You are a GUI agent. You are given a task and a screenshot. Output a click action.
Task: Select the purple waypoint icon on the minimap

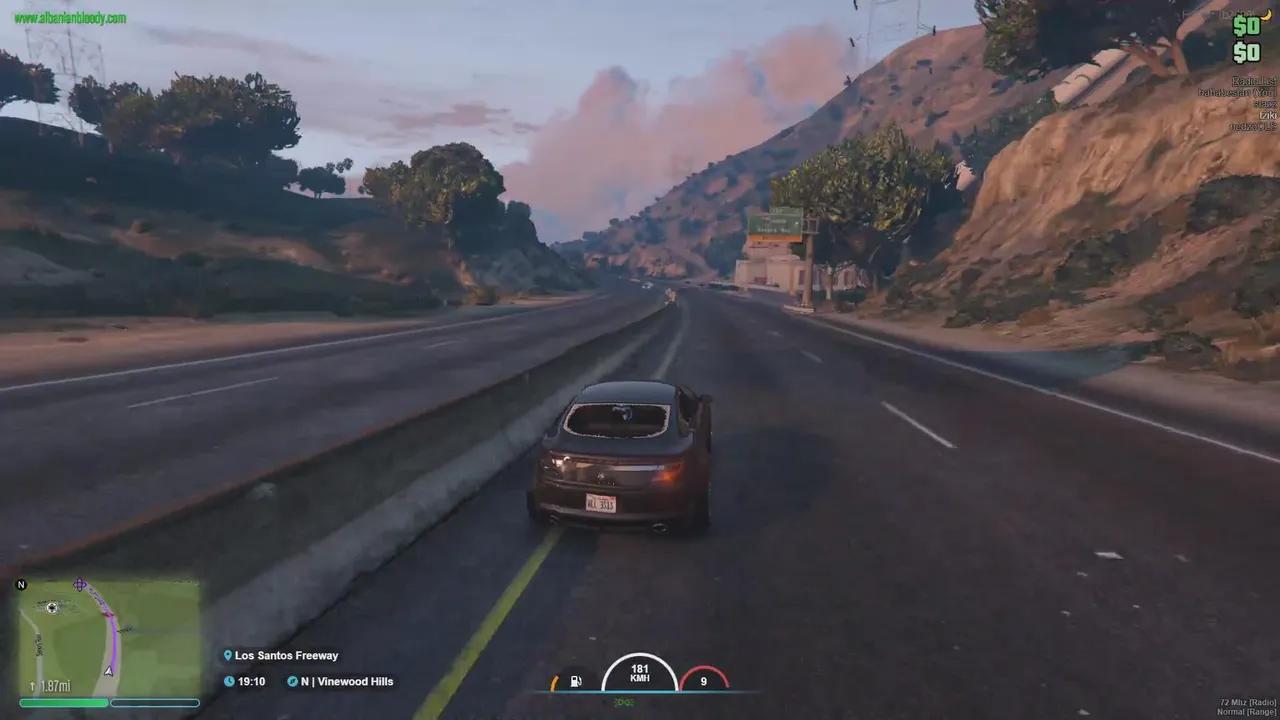(79, 584)
